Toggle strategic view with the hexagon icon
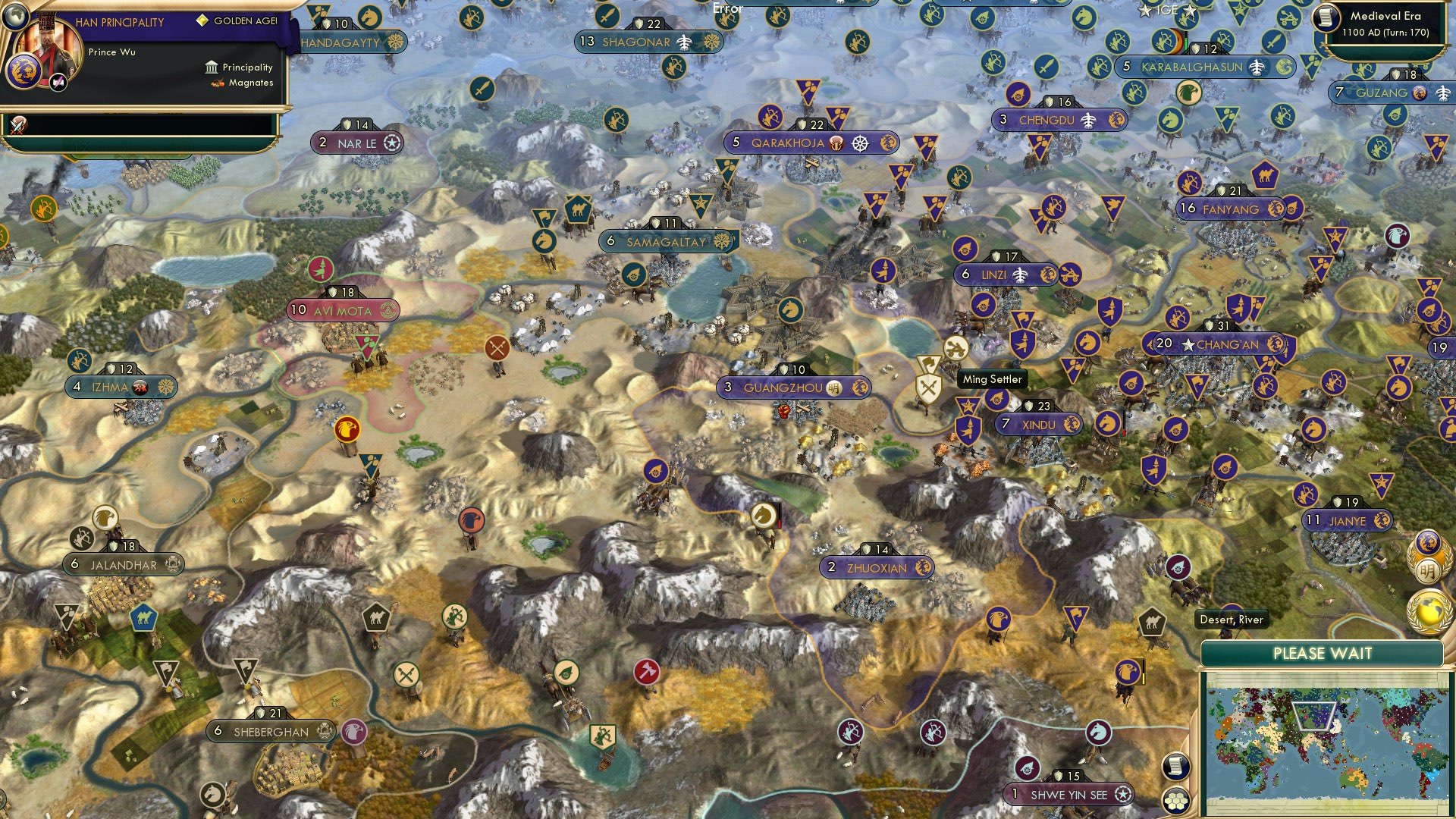The image size is (1456, 819). click(x=1175, y=801)
